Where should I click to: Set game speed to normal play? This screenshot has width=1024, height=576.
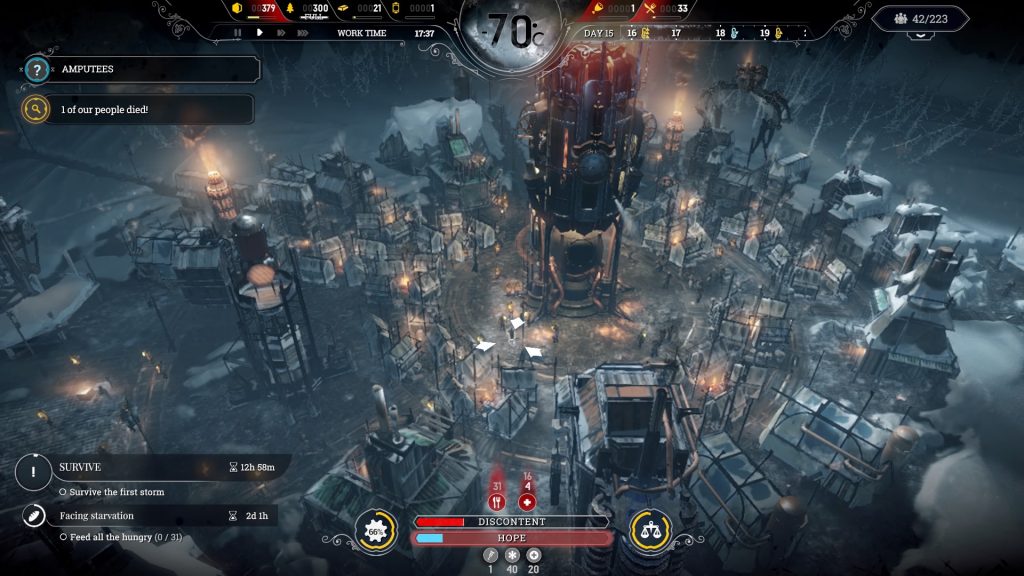(x=259, y=33)
